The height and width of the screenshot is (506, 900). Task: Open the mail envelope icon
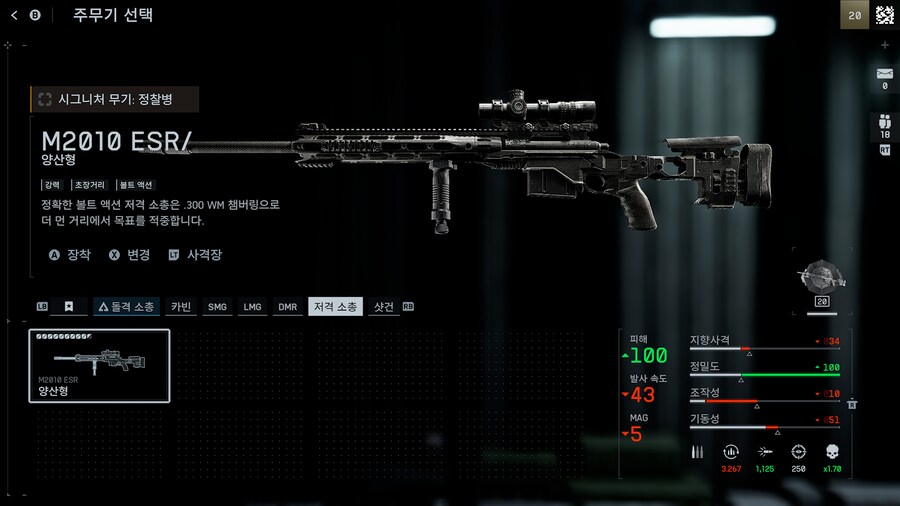click(x=884, y=74)
